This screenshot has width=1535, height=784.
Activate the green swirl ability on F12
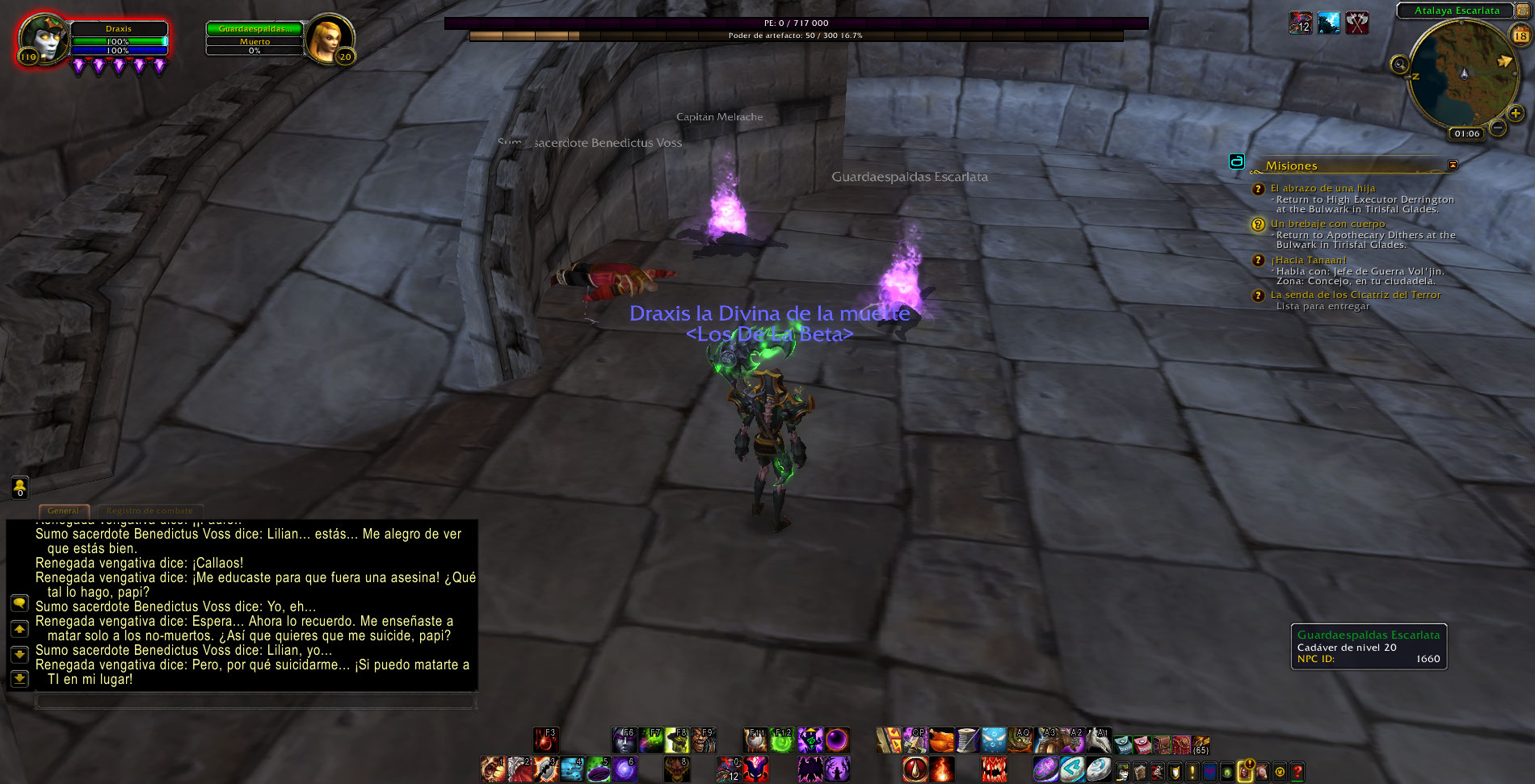(x=781, y=740)
